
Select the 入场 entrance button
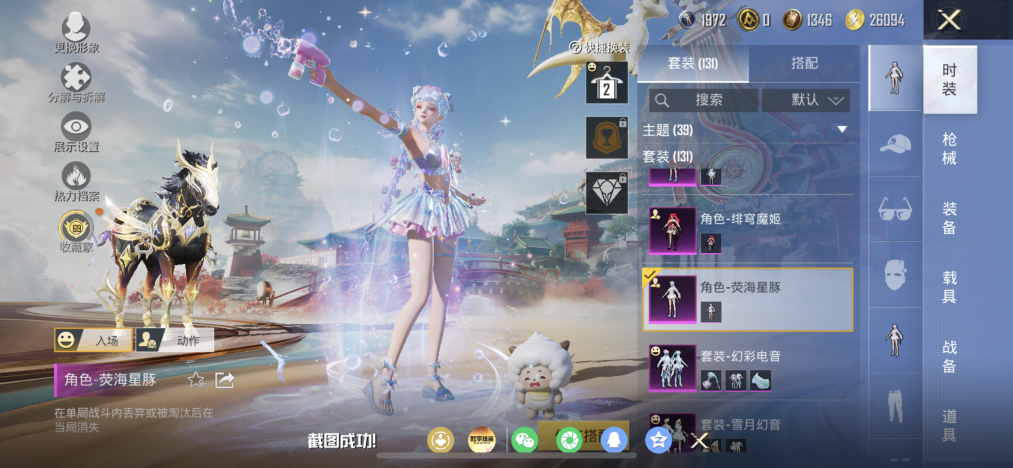click(x=93, y=340)
